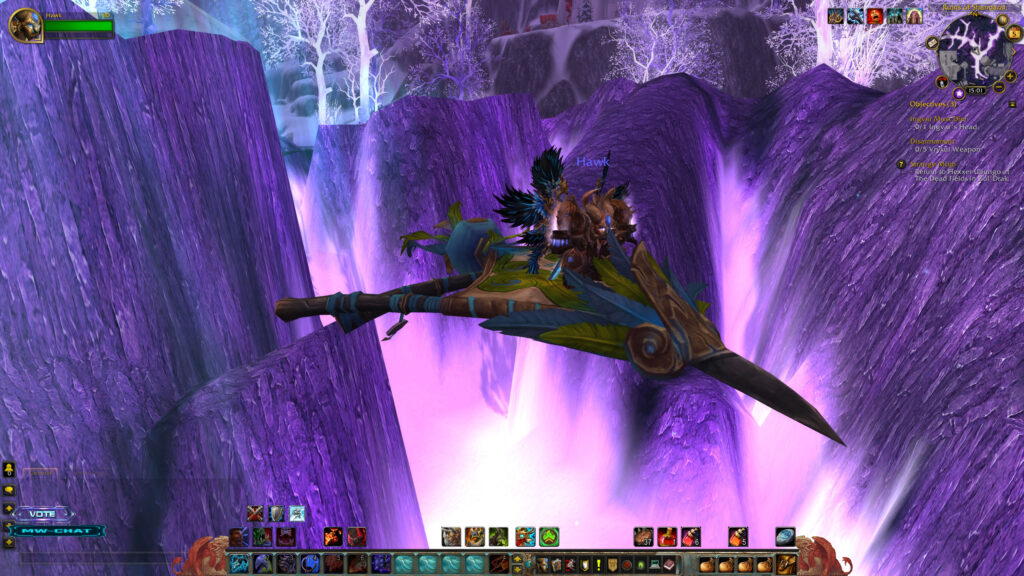The image size is (1024, 576).
Task: Use the red potion with count 1
Action: [667, 537]
